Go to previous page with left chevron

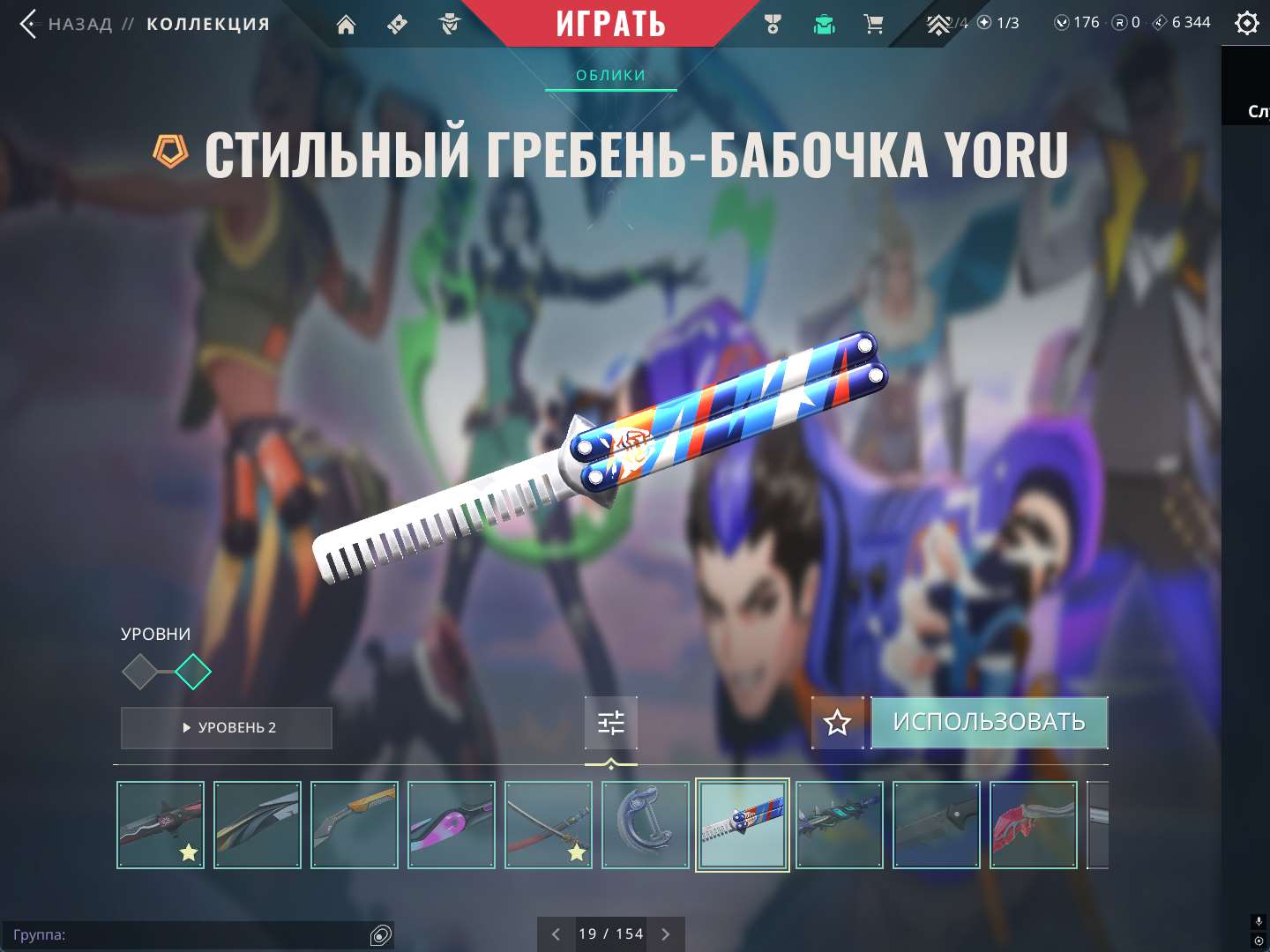click(556, 933)
